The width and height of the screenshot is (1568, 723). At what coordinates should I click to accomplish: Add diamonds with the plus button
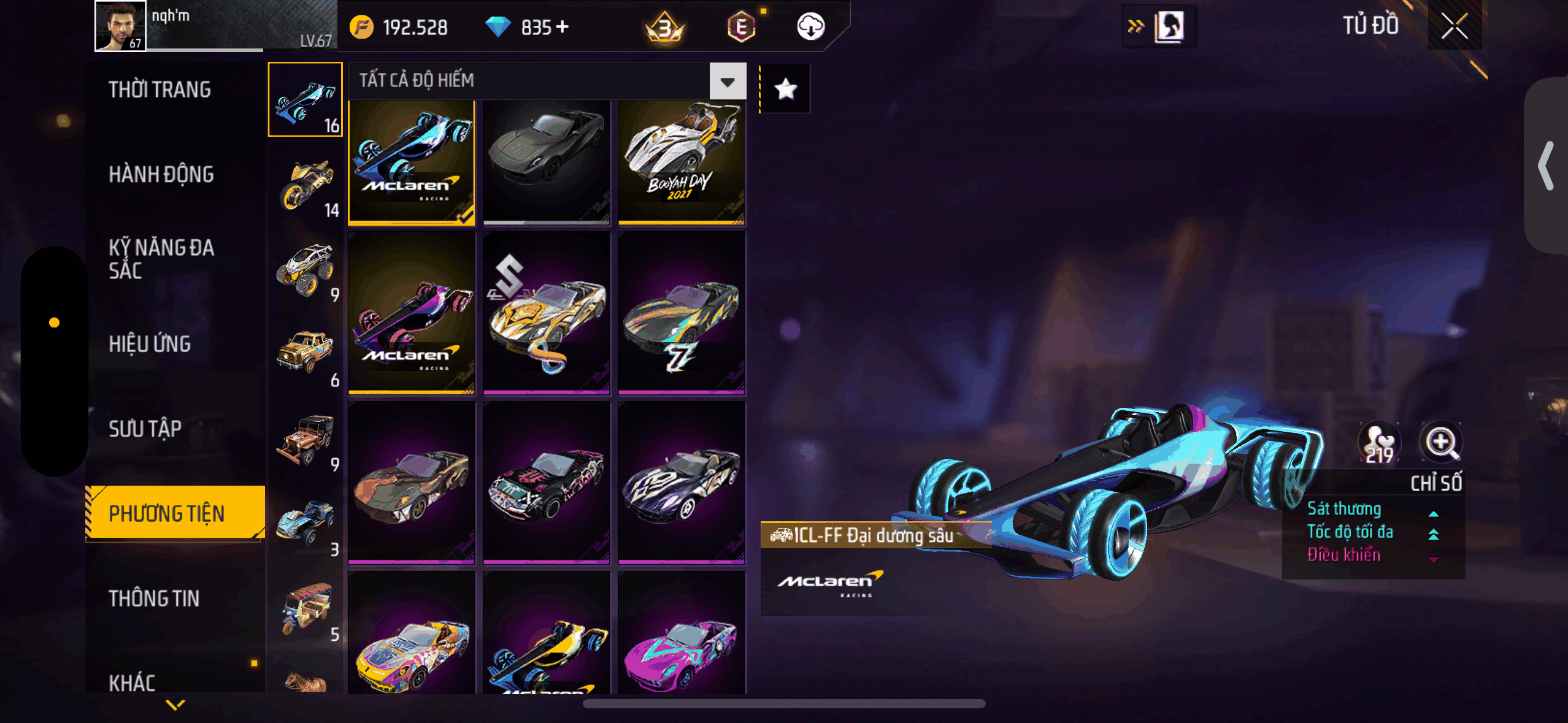click(x=562, y=27)
